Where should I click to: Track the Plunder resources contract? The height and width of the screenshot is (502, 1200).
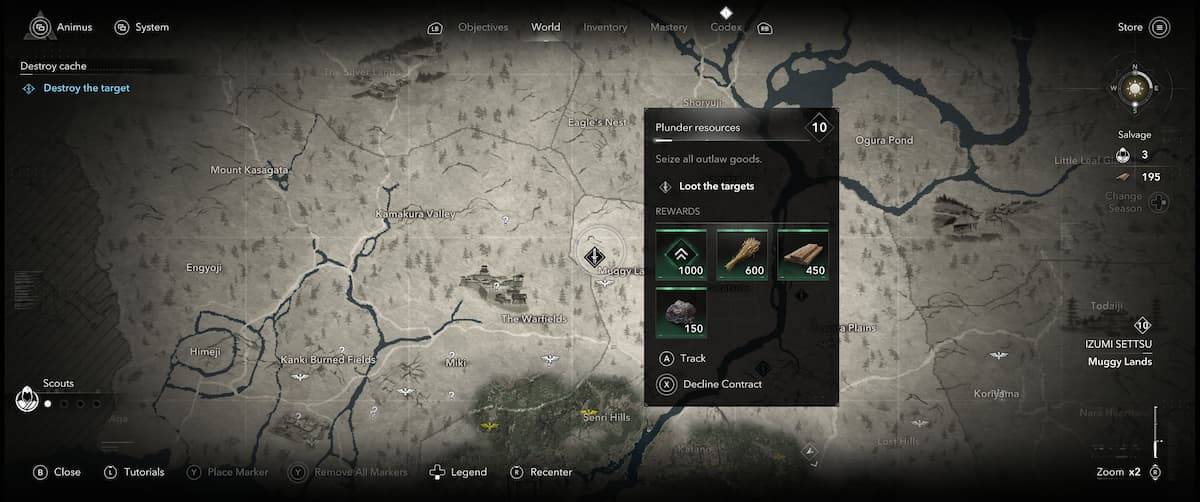click(x=692, y=358)
